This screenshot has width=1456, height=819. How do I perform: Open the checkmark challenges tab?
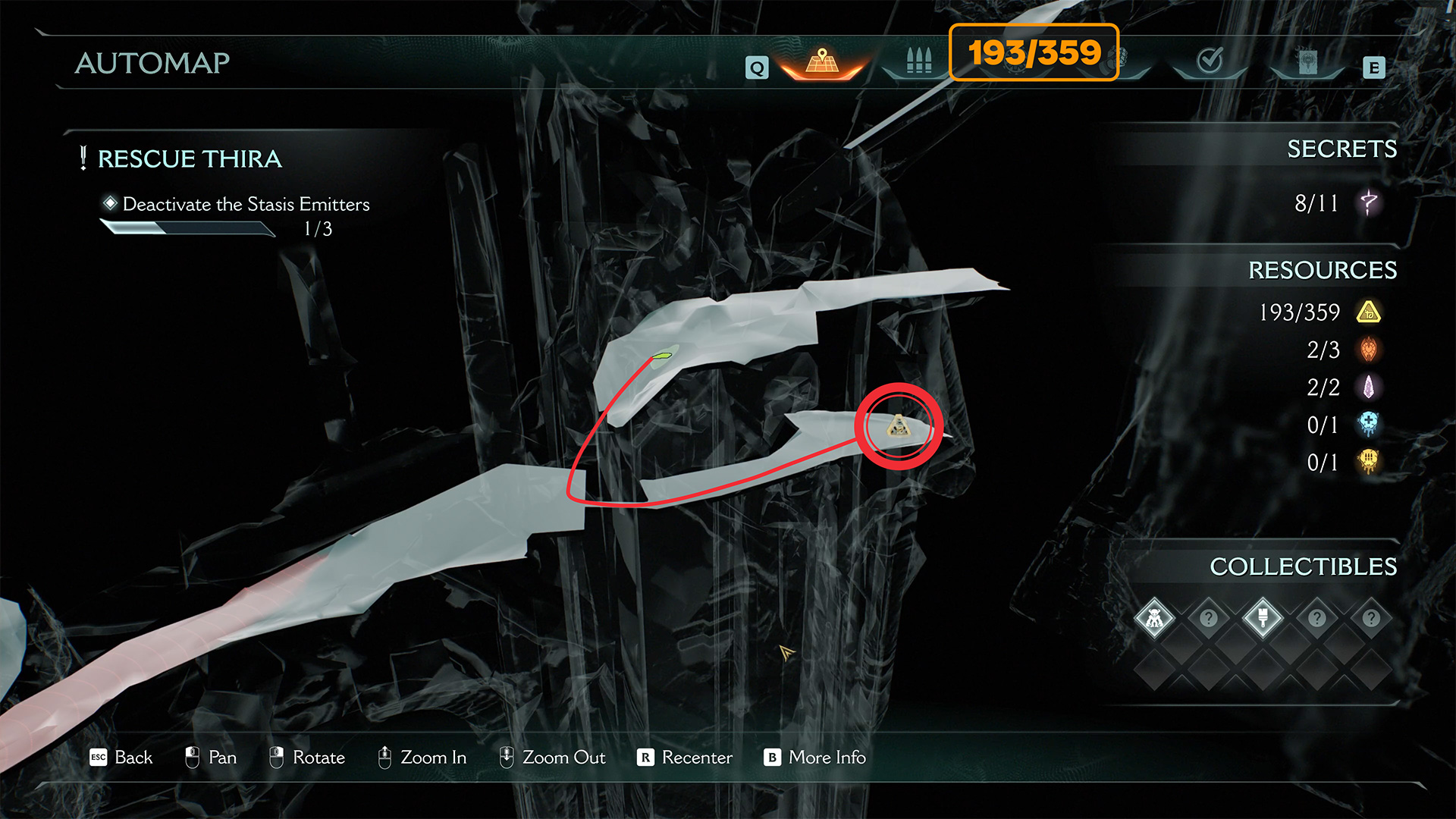tap(1210, 61)
